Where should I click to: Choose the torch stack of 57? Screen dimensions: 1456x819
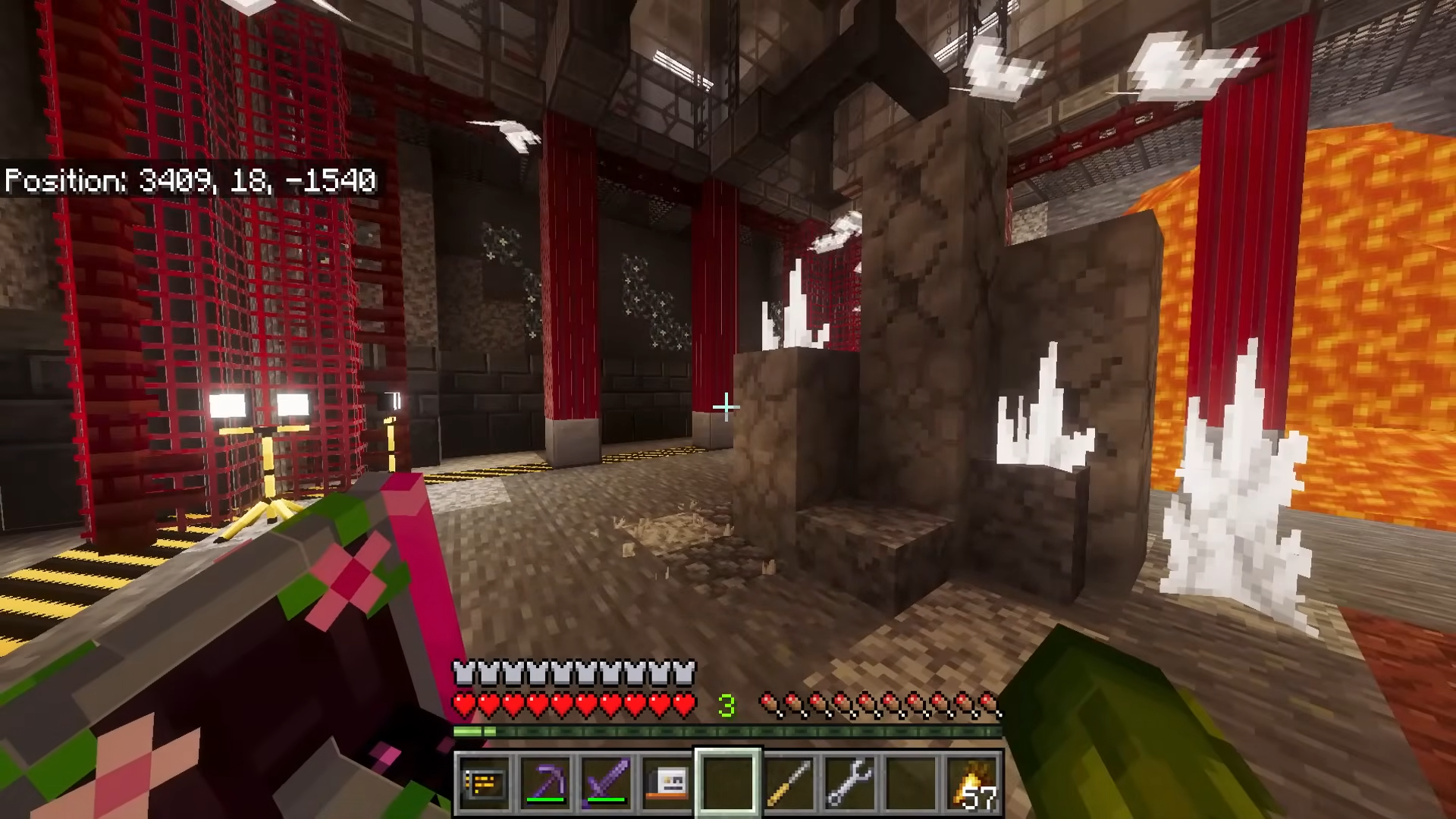click(x=972, y=783)
